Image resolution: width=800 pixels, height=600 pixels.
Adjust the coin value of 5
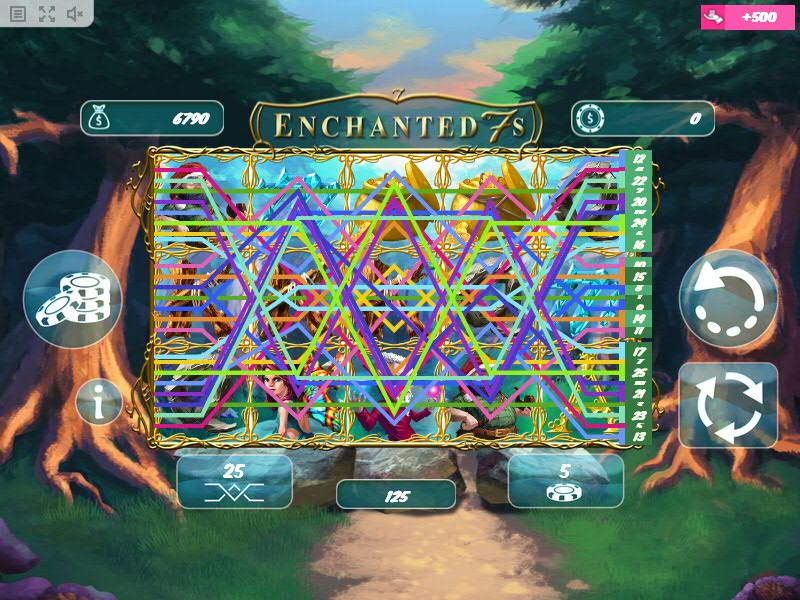pos(565,481)
